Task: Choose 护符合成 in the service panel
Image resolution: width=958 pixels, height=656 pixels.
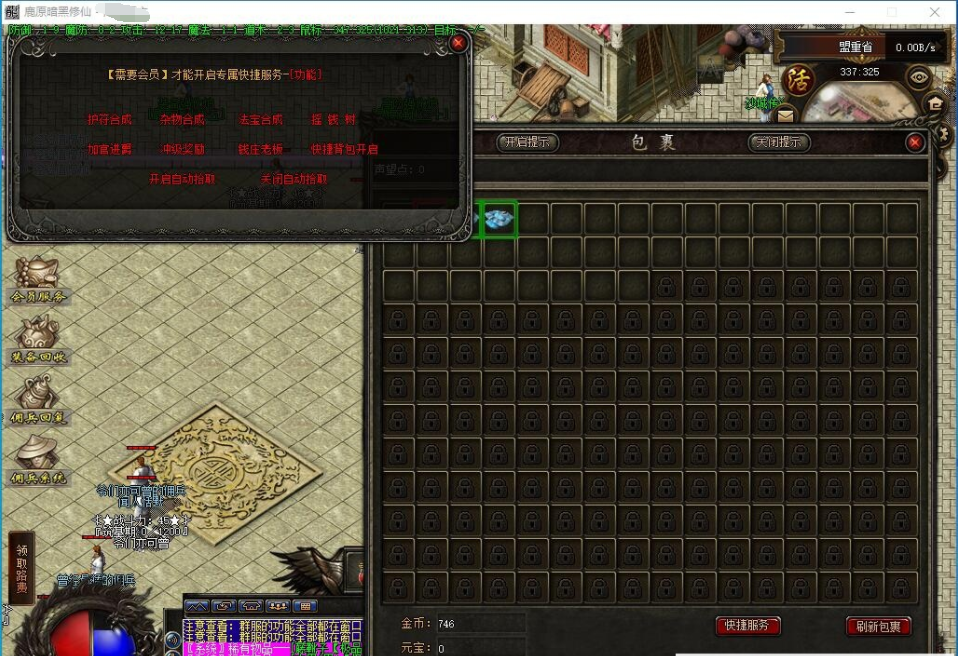Action: tap(109, 119)
